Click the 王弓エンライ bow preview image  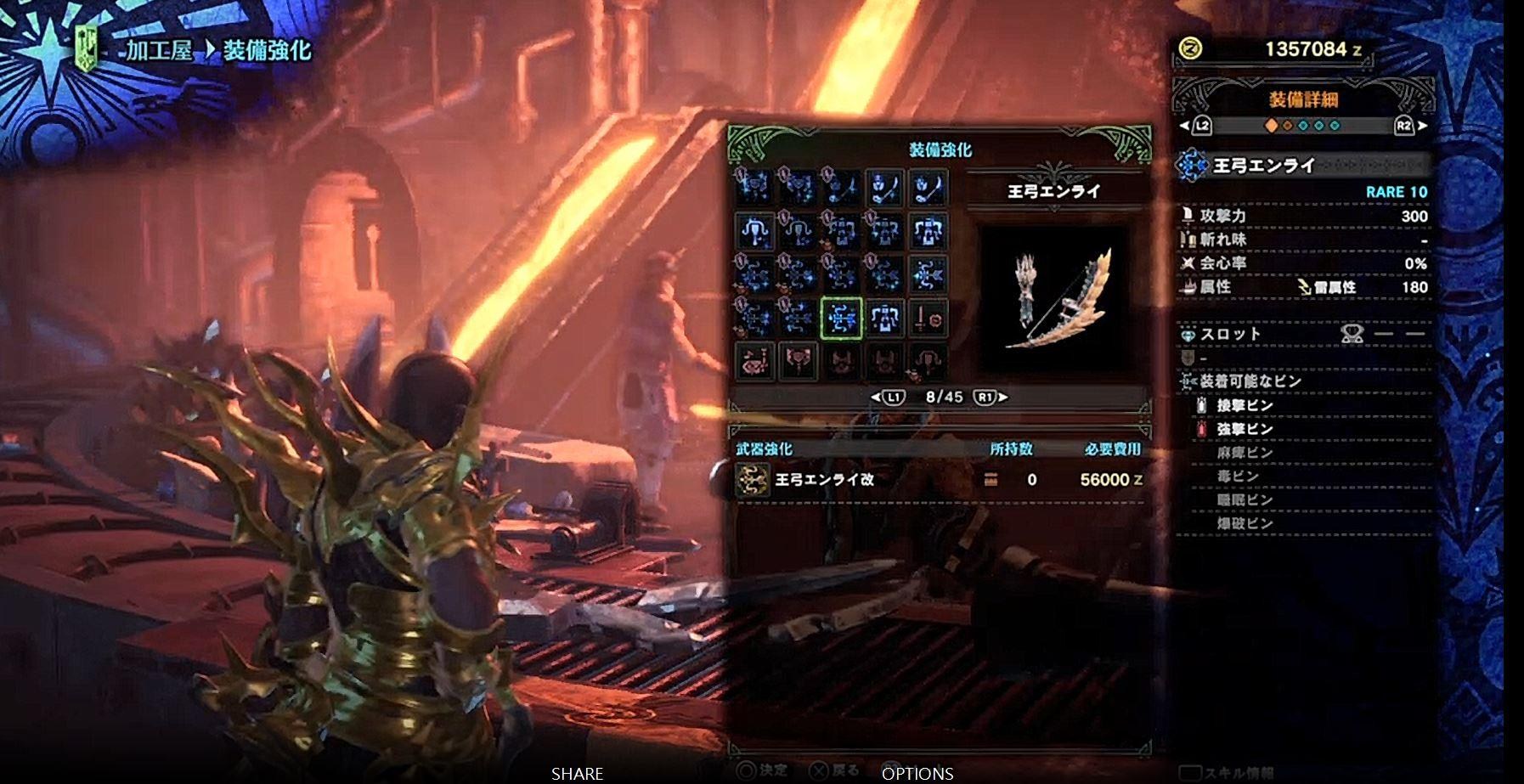coord(1054,299)
